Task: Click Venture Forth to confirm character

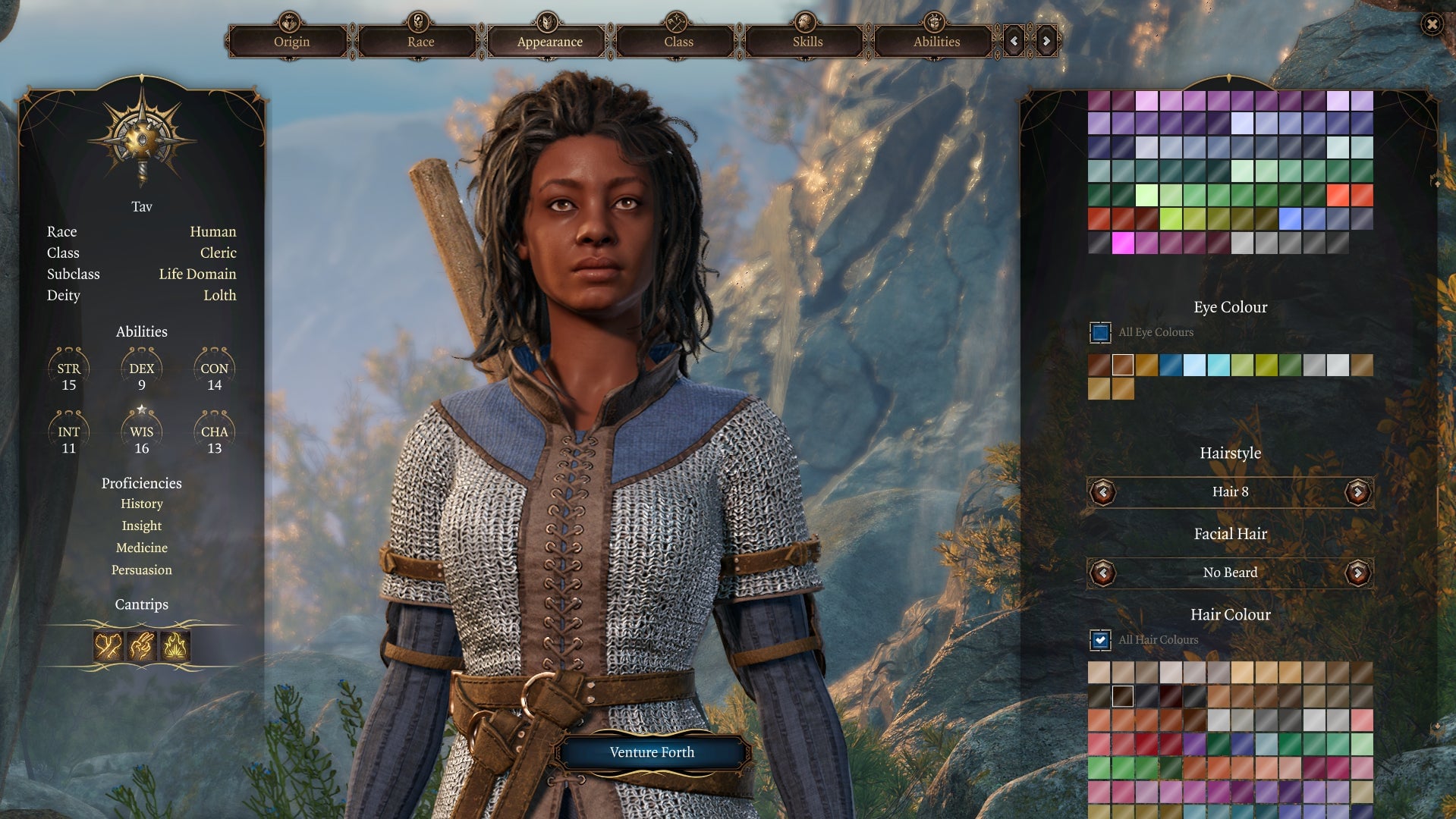Action: tap(652, 752)
